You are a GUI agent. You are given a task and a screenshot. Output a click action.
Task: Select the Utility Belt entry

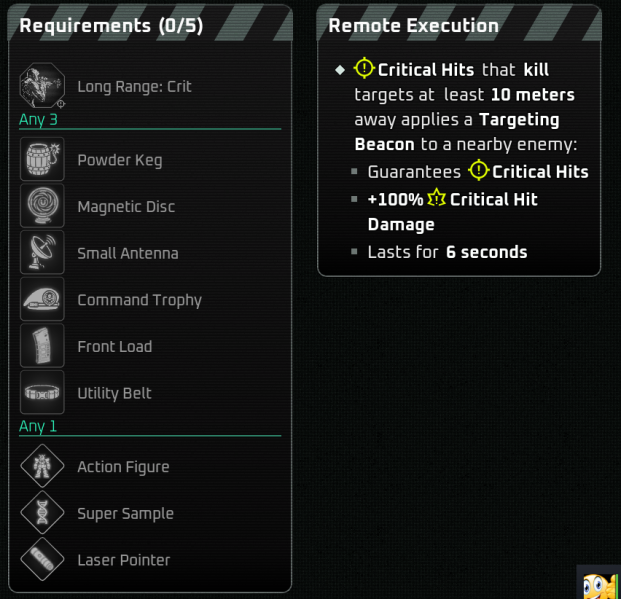114,393
